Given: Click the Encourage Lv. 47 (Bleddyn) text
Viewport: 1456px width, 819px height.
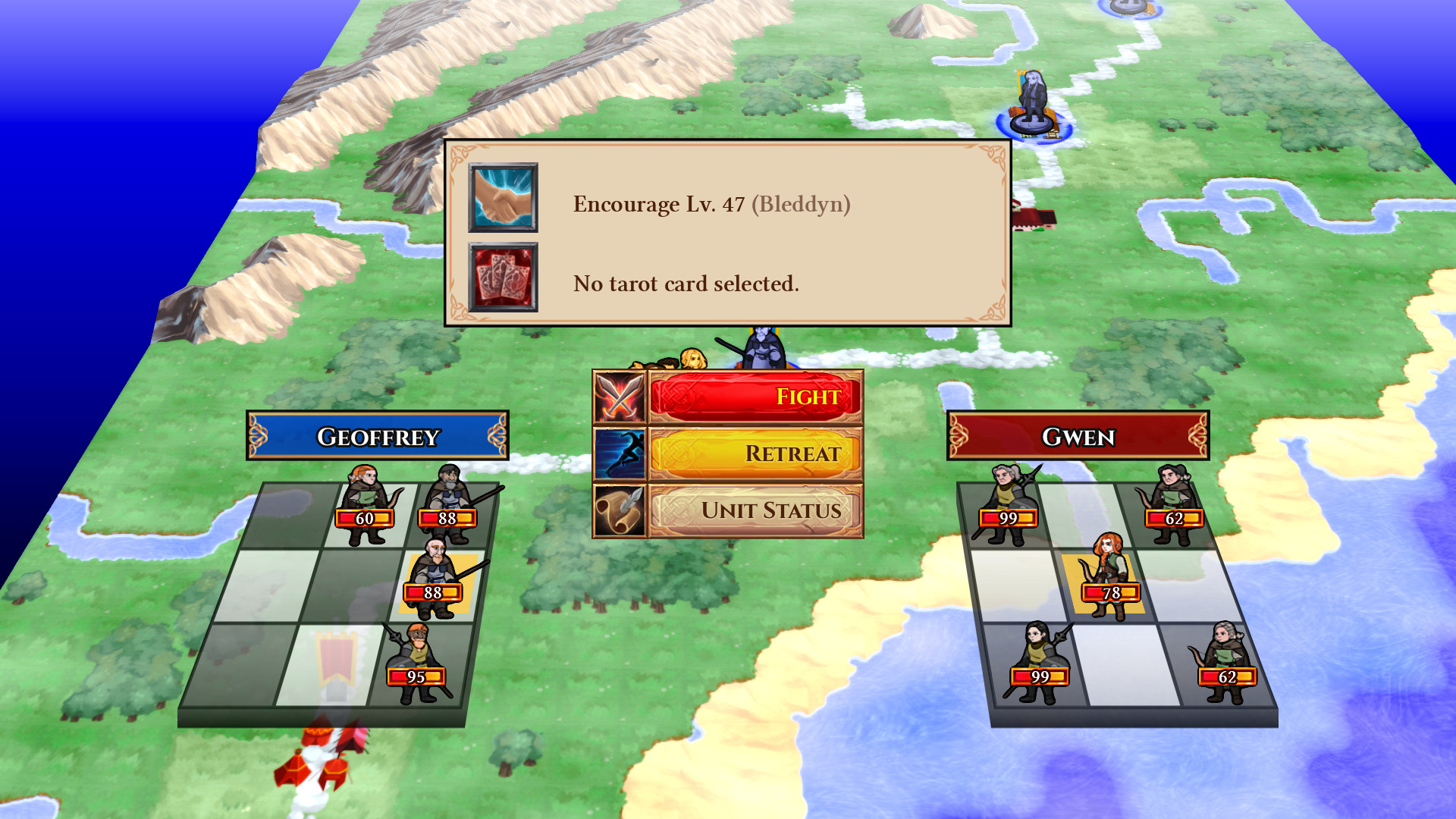Looking at the screenshot, I should pos(713,202).
